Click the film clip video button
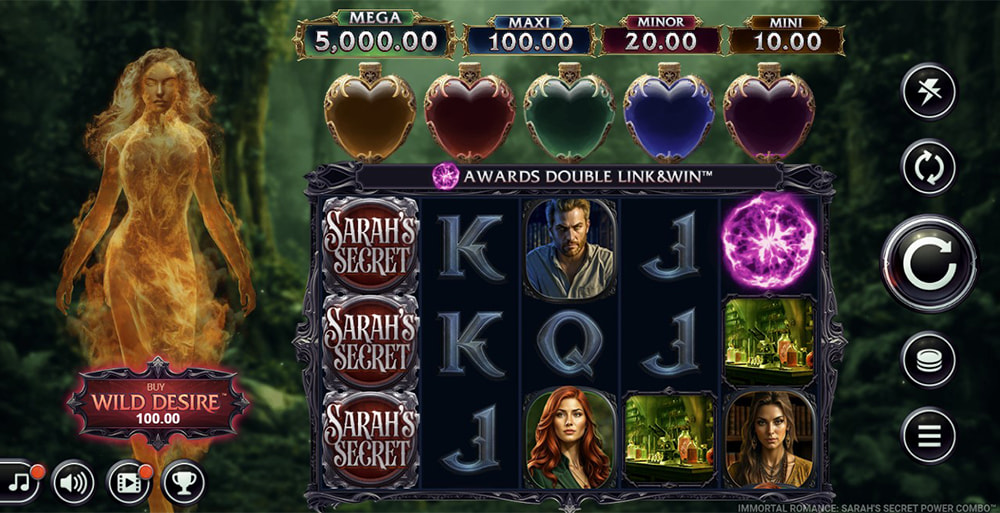The width and height of the screenshot is (1000, 513). point(128,484)
